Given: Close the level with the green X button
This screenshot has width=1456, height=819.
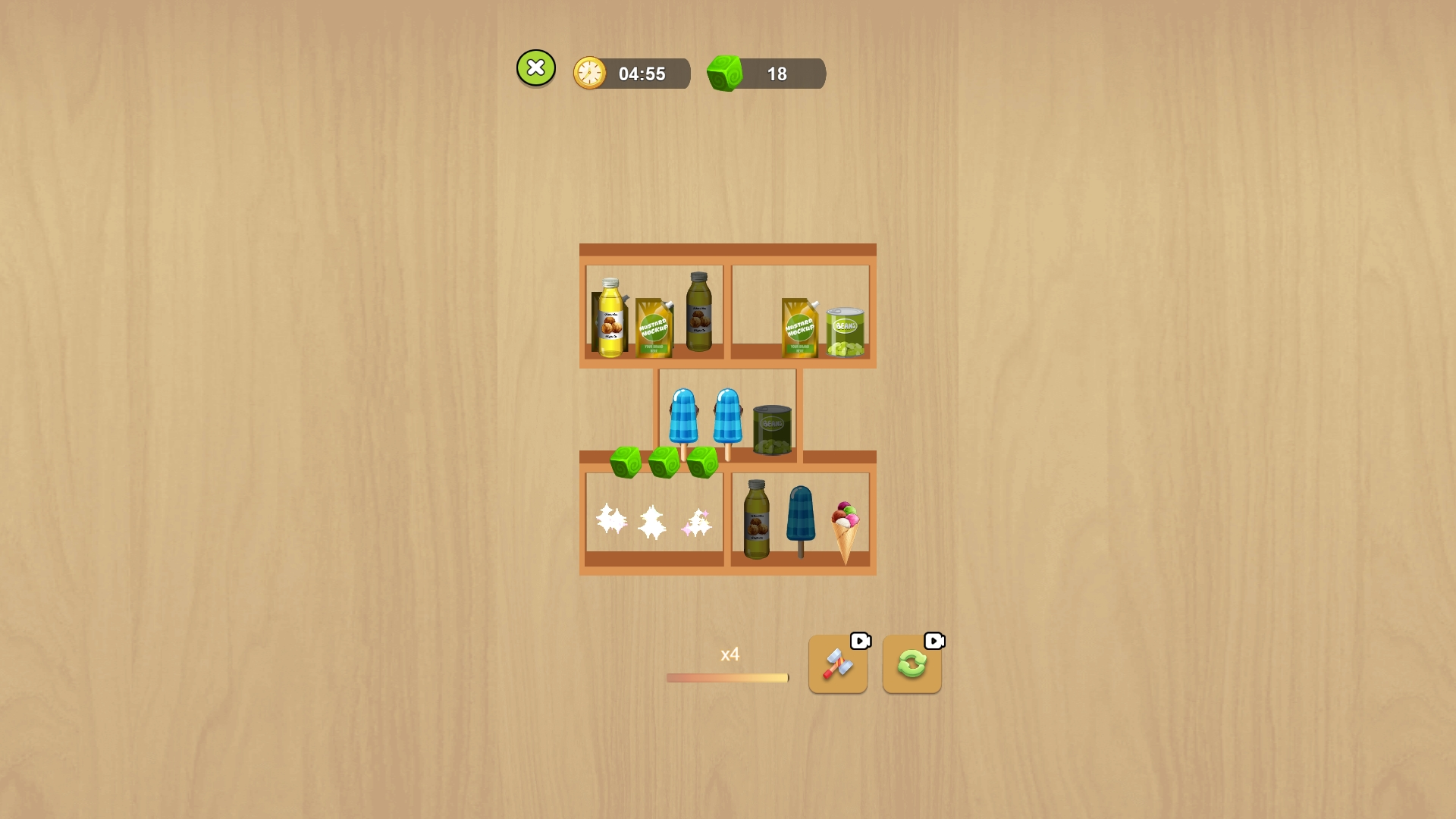Looking at the screenshot, I should pyautogui.click(x=536, y=67).
